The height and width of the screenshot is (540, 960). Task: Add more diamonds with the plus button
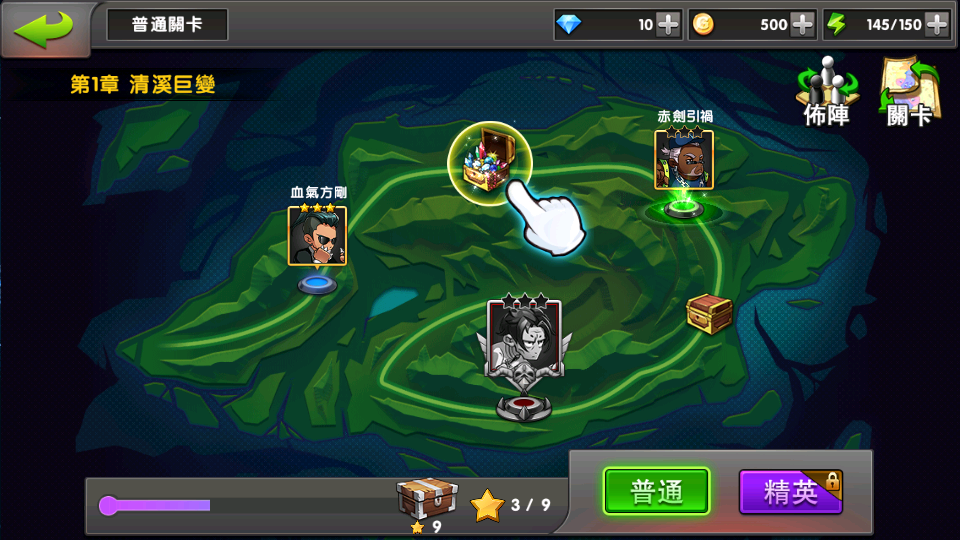[668, 25]
